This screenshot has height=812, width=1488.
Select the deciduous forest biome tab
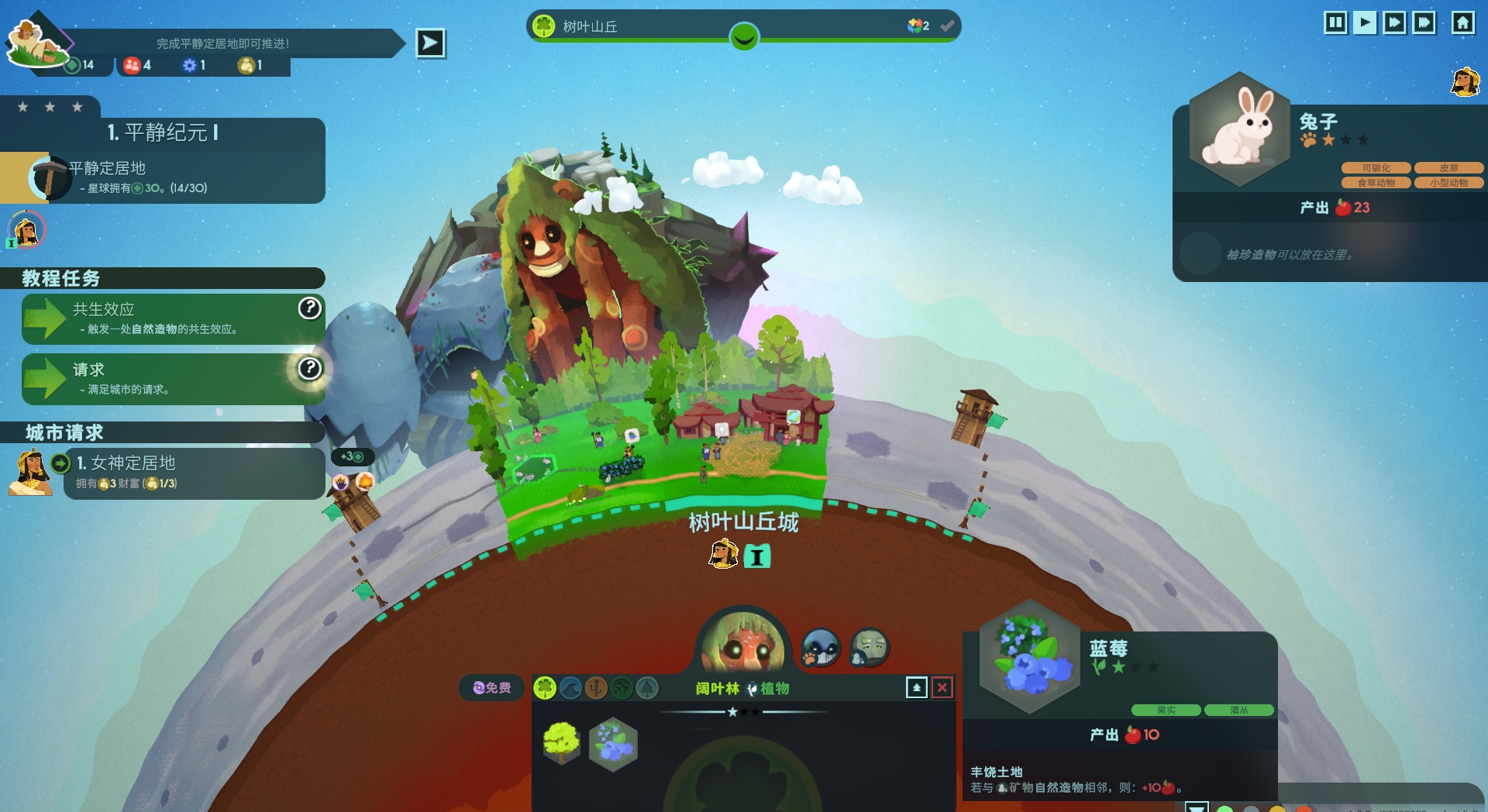click(545, 687)
